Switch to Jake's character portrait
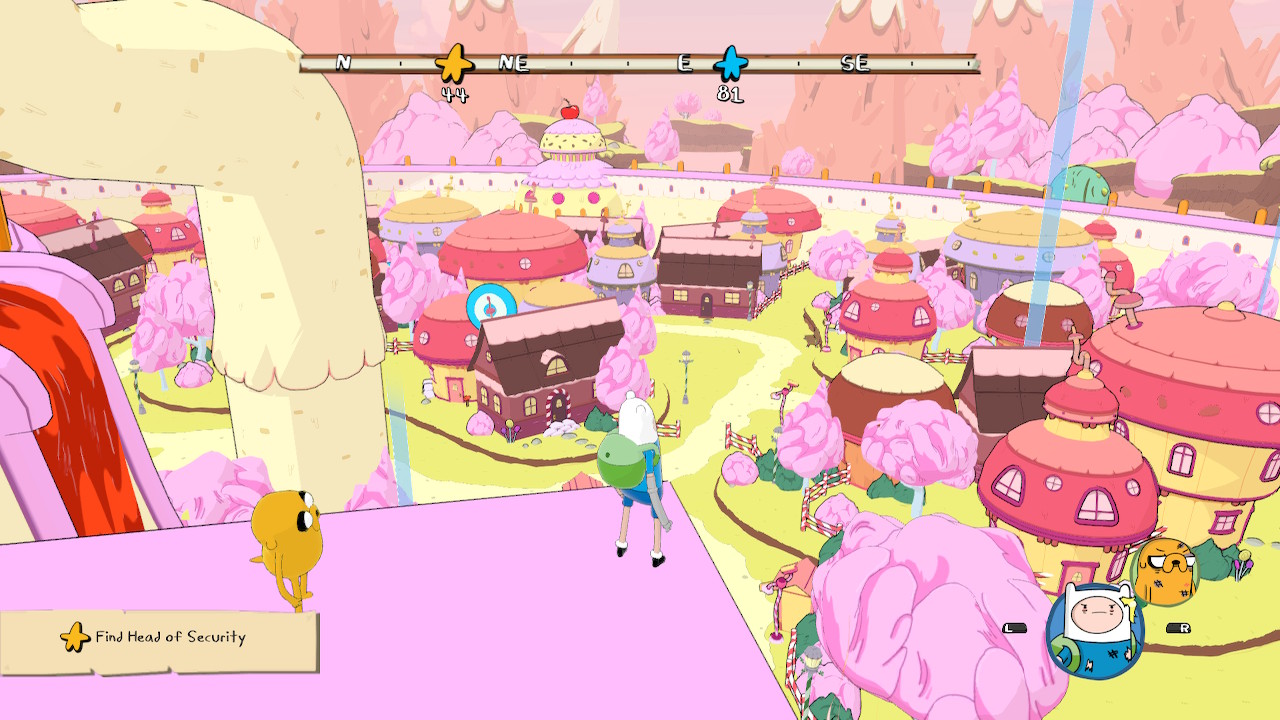 pyautogui.click(x=1165, y=570)
